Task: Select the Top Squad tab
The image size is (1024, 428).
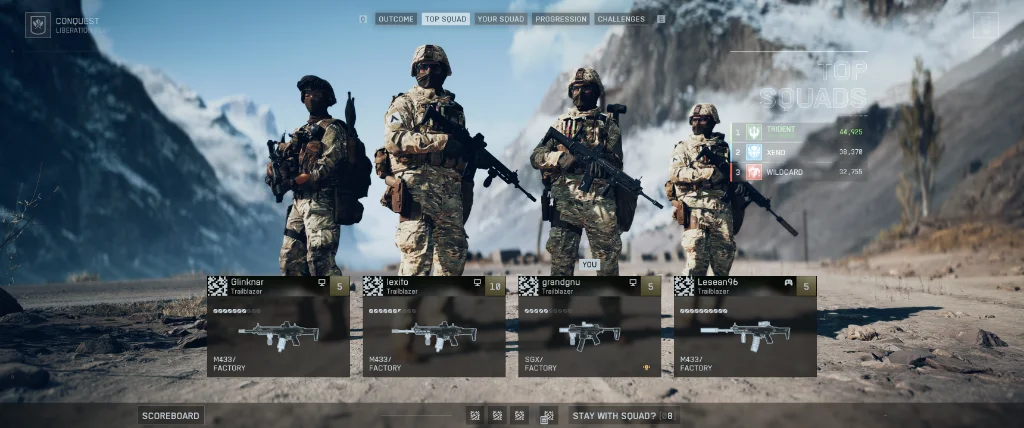Action: 445,19
